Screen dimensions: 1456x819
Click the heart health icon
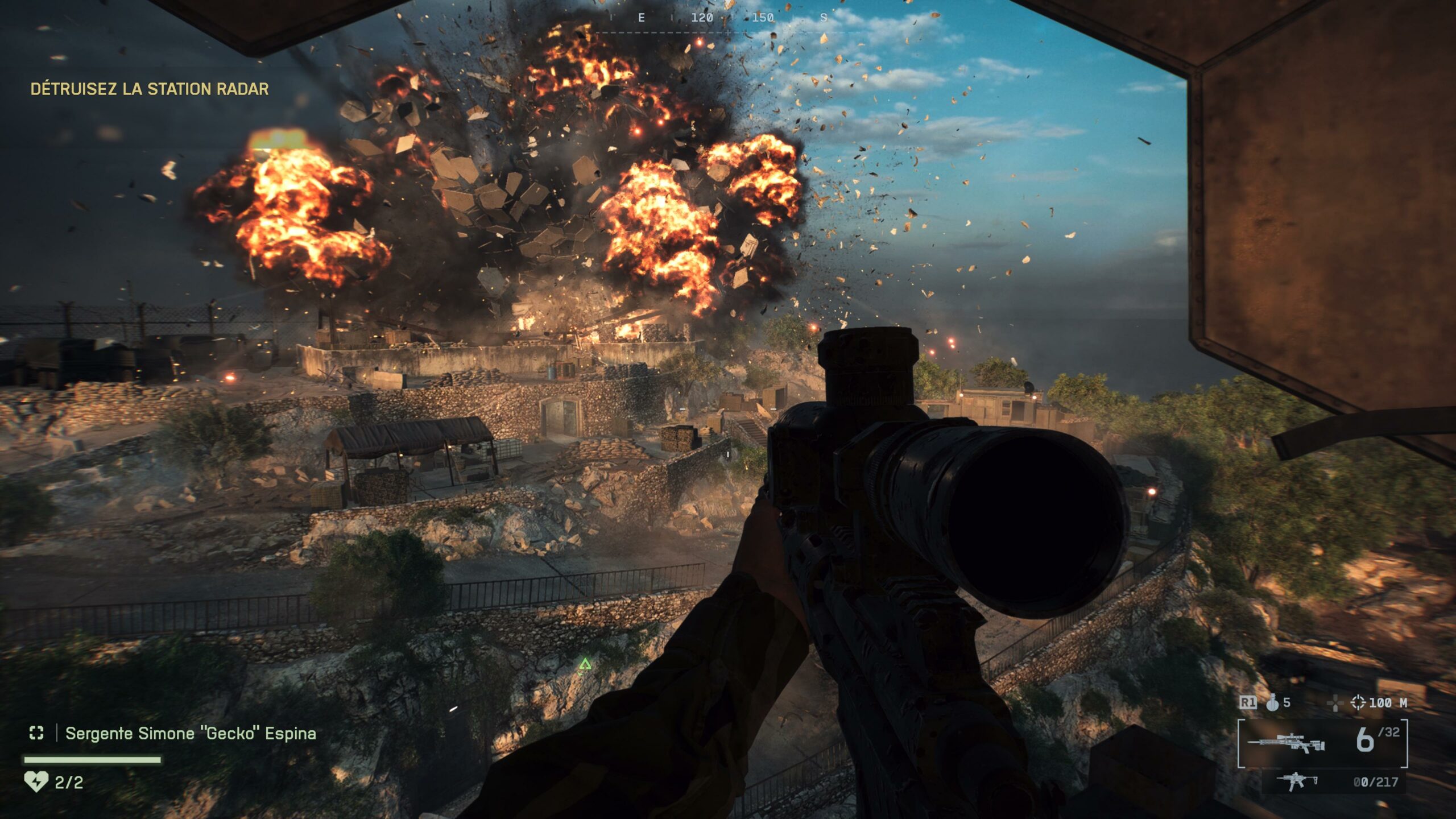[x=36, y=781]
